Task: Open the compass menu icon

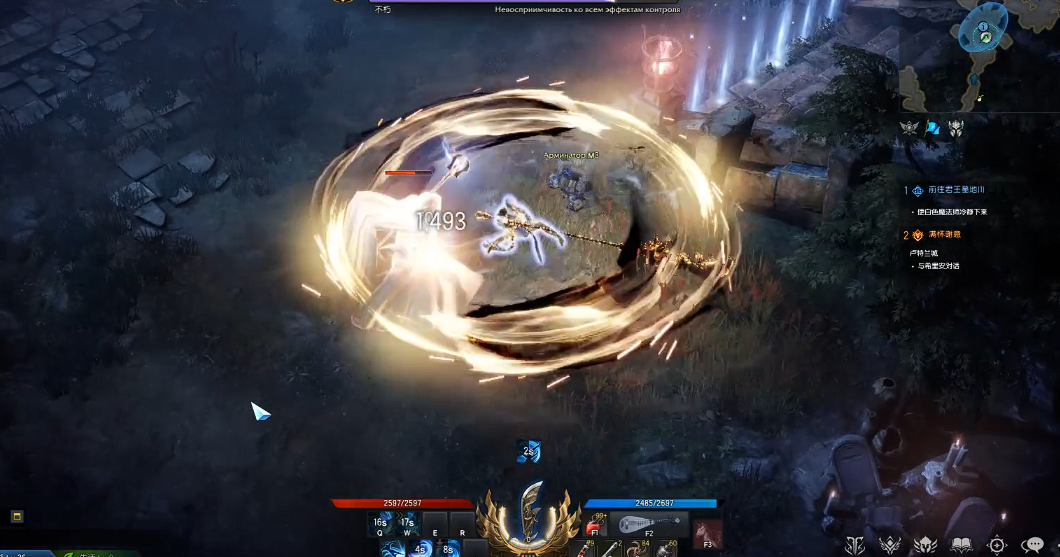Action: (x=997, y=544)
